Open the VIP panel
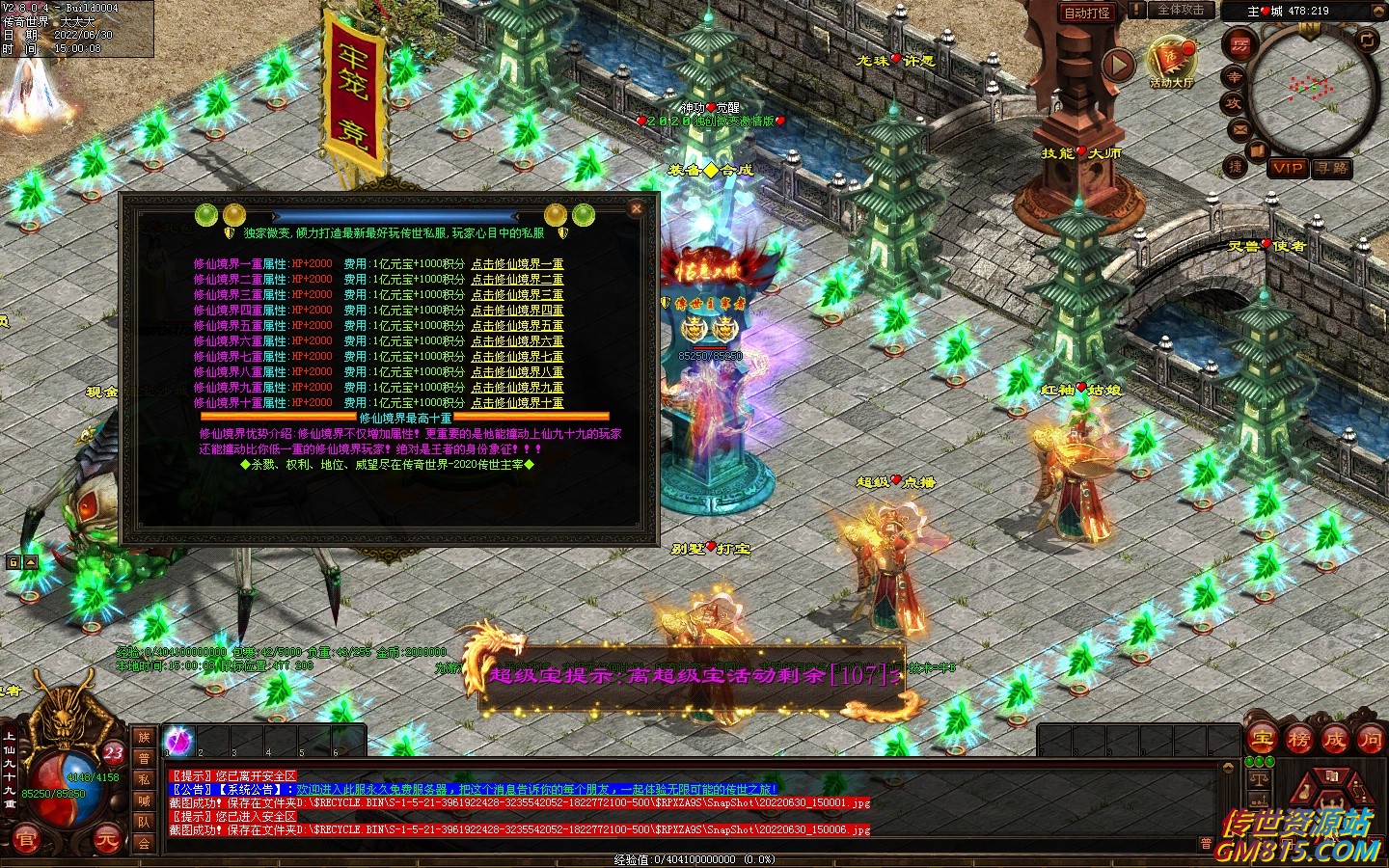Image resolution: width=1389 pixels, height=868 pixels. coord(1287,168)
